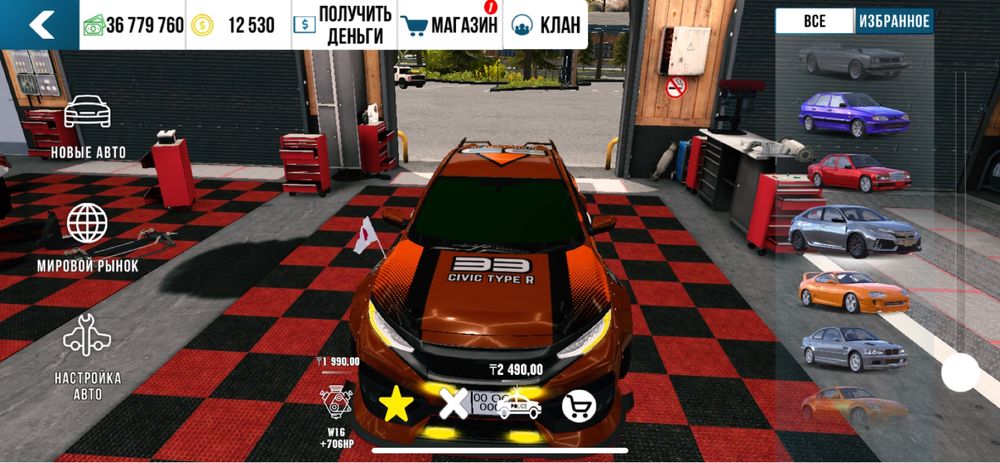This screenshot has height=463, width=1000.
Task: Open the Клан menu
Action: tap(546, 25)
